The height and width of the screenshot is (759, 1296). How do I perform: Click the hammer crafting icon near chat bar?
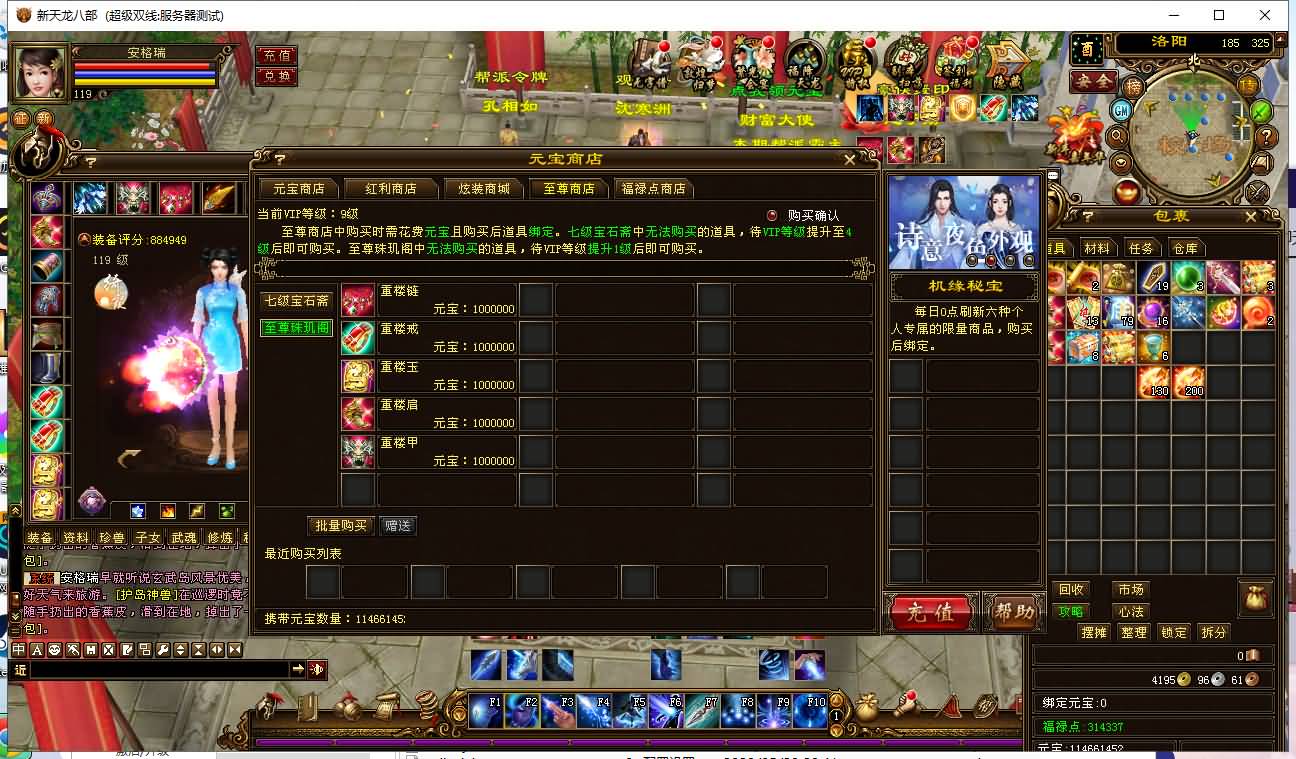pos(72,650)
